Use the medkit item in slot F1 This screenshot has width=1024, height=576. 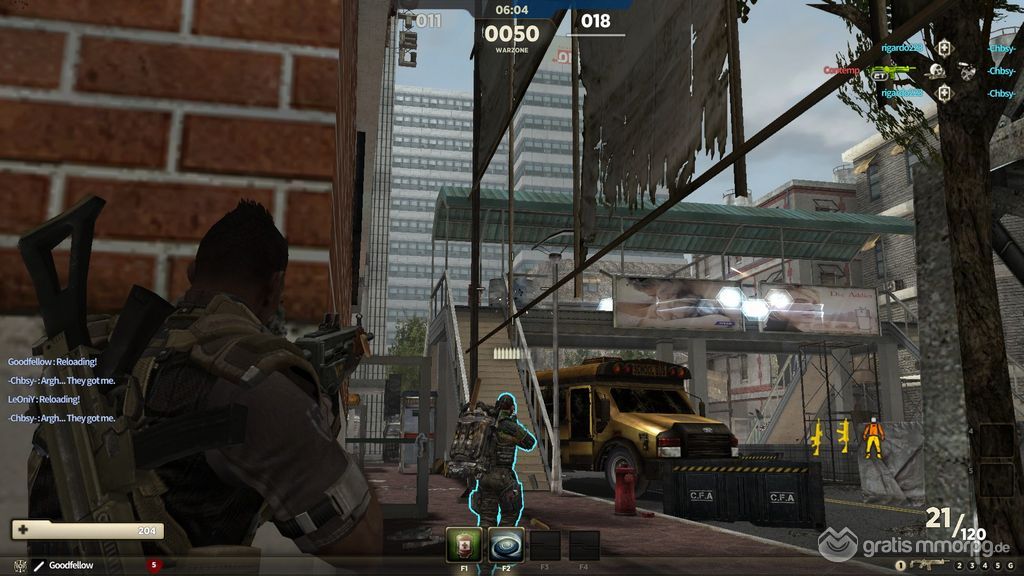pos(463,545)
